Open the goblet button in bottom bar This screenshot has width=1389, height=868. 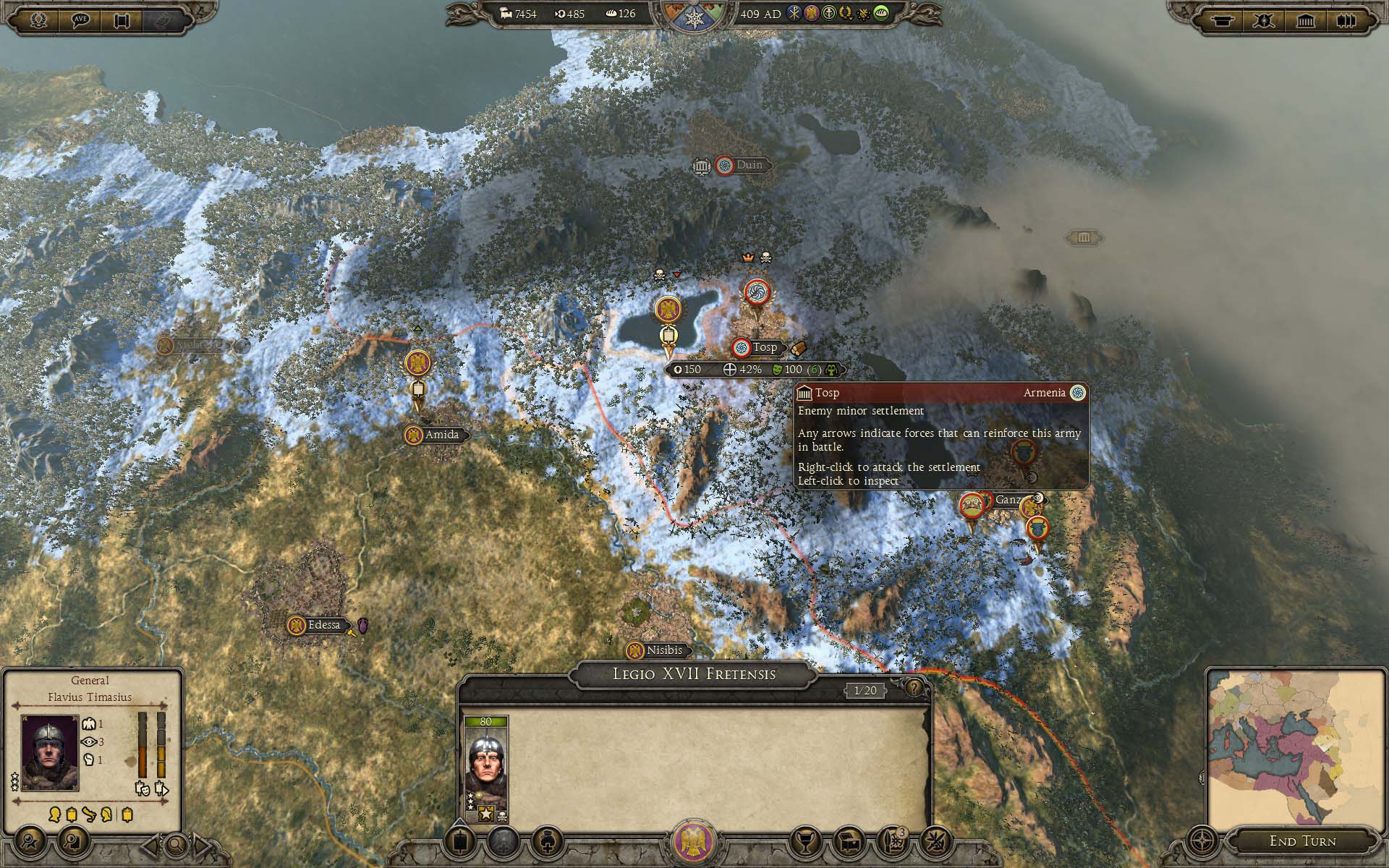pos(803,841)
